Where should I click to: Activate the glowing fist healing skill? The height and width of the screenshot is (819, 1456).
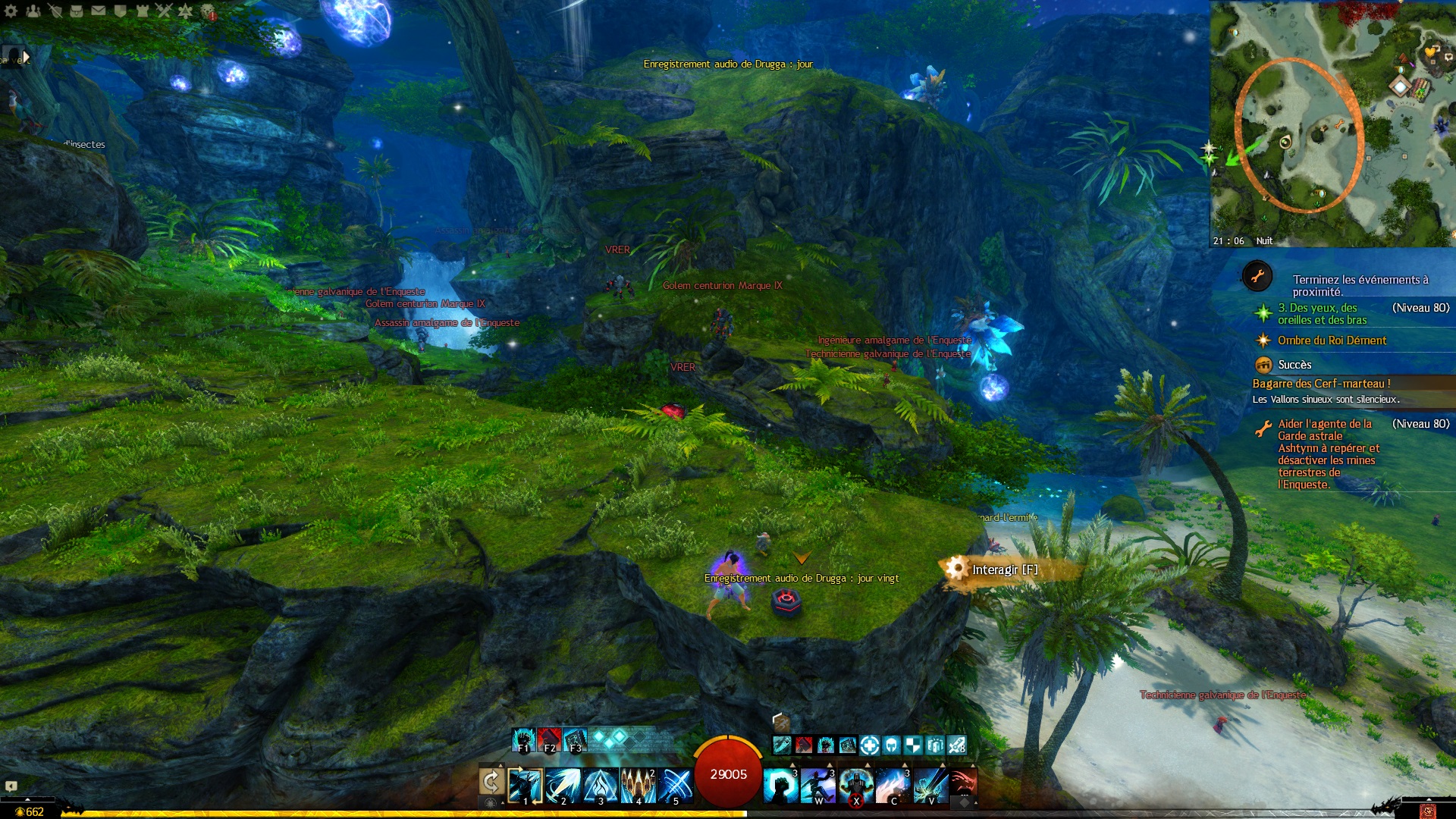780,785
